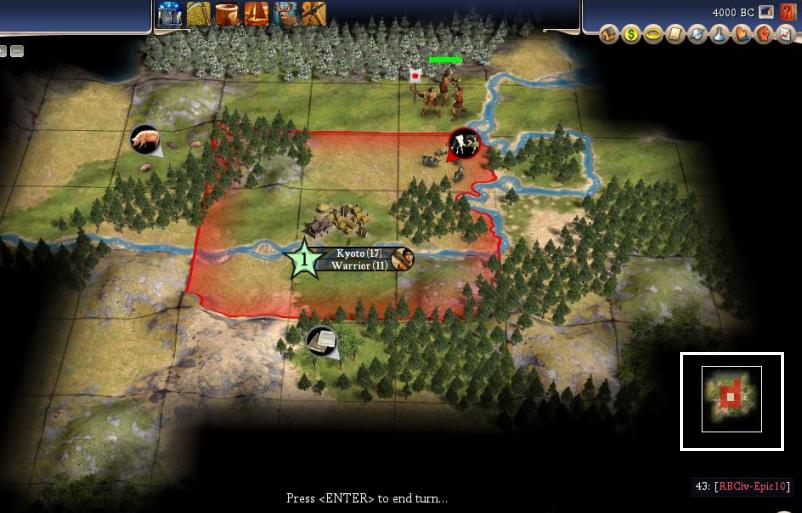
Task: Open the blue flask Technology Advisor
Action: click(x=719, y=35)
